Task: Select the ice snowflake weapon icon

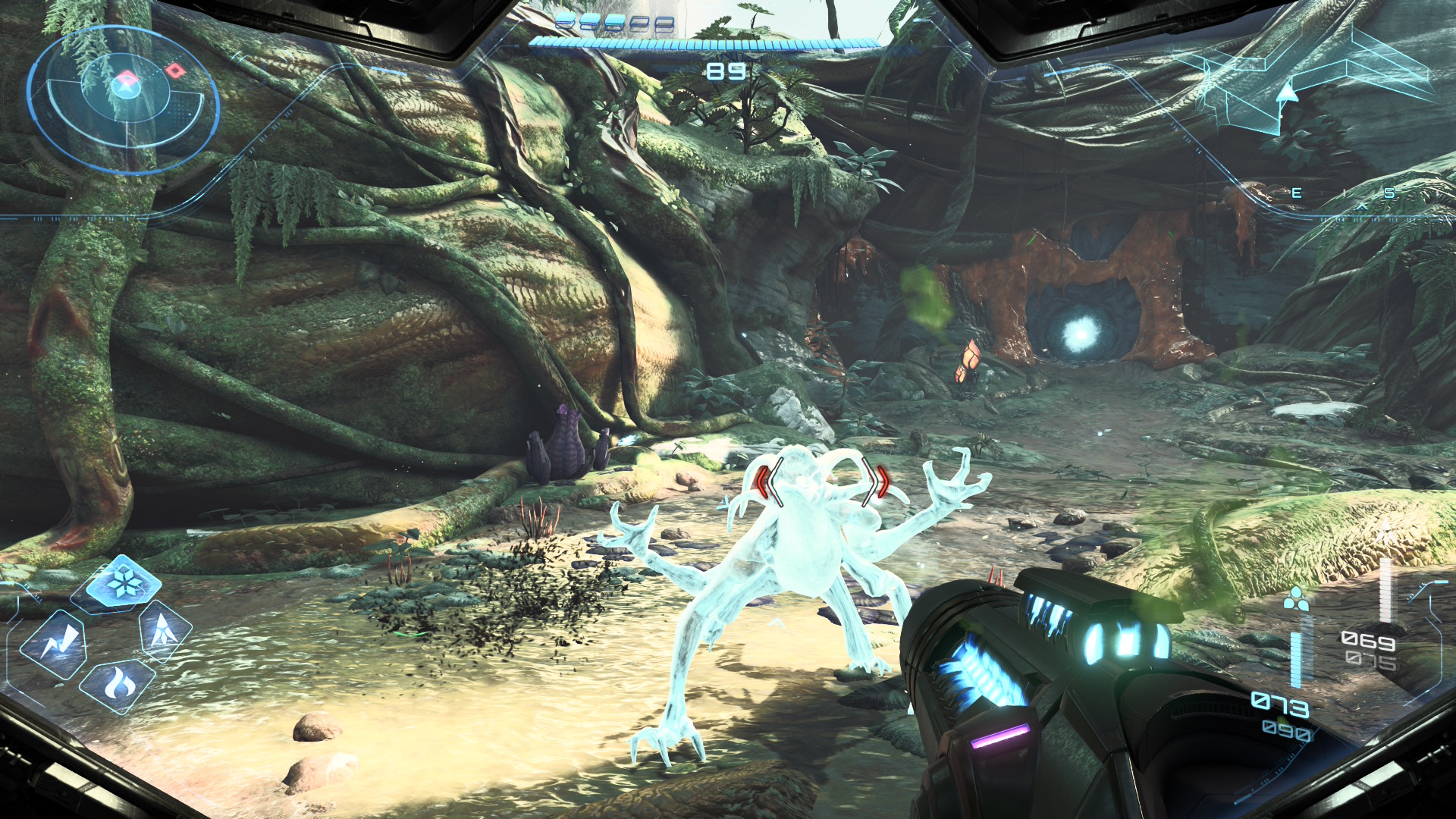Action: [x=123, y=582]
